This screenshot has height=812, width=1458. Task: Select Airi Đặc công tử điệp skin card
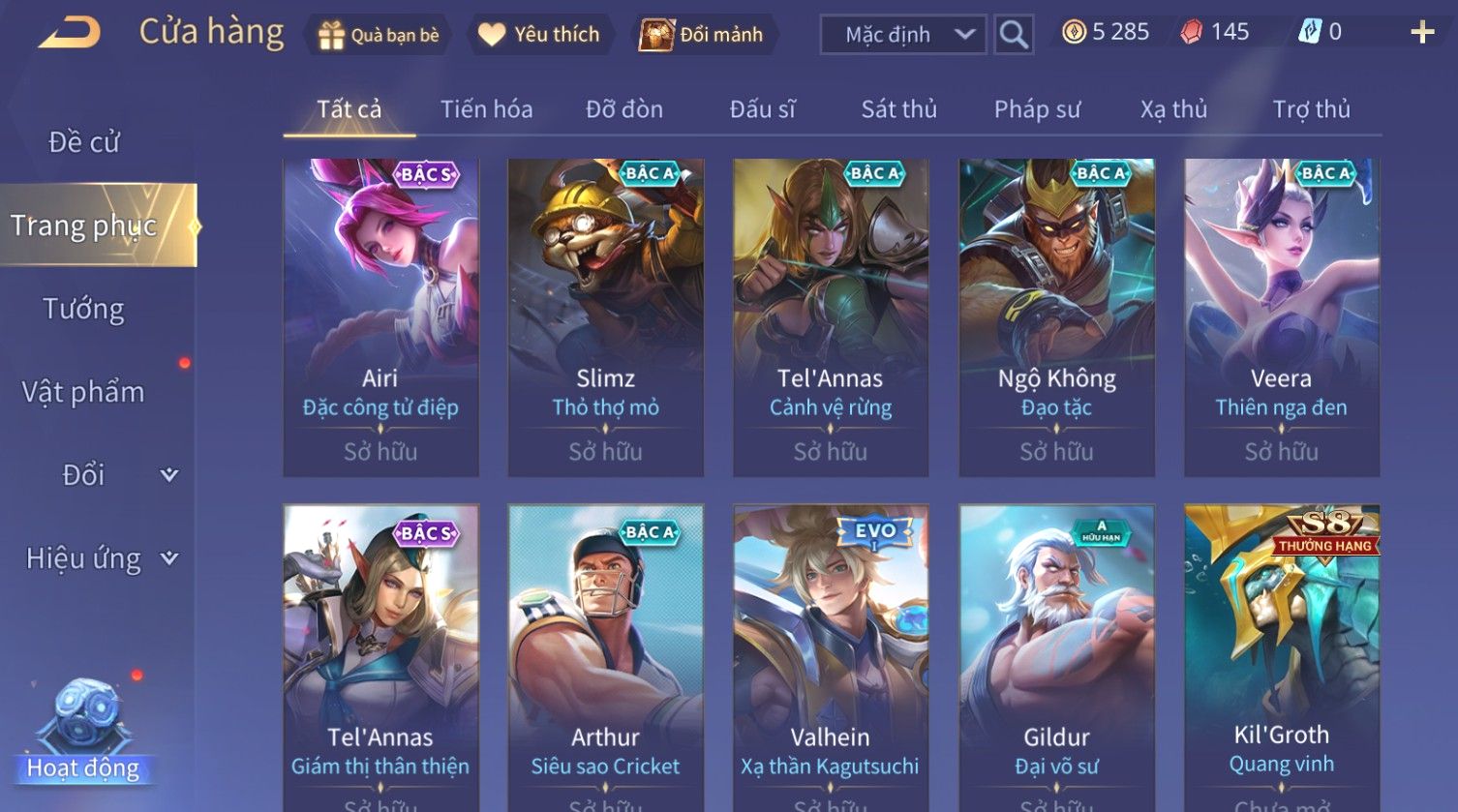pyautogui.click(x=380, y=316)
